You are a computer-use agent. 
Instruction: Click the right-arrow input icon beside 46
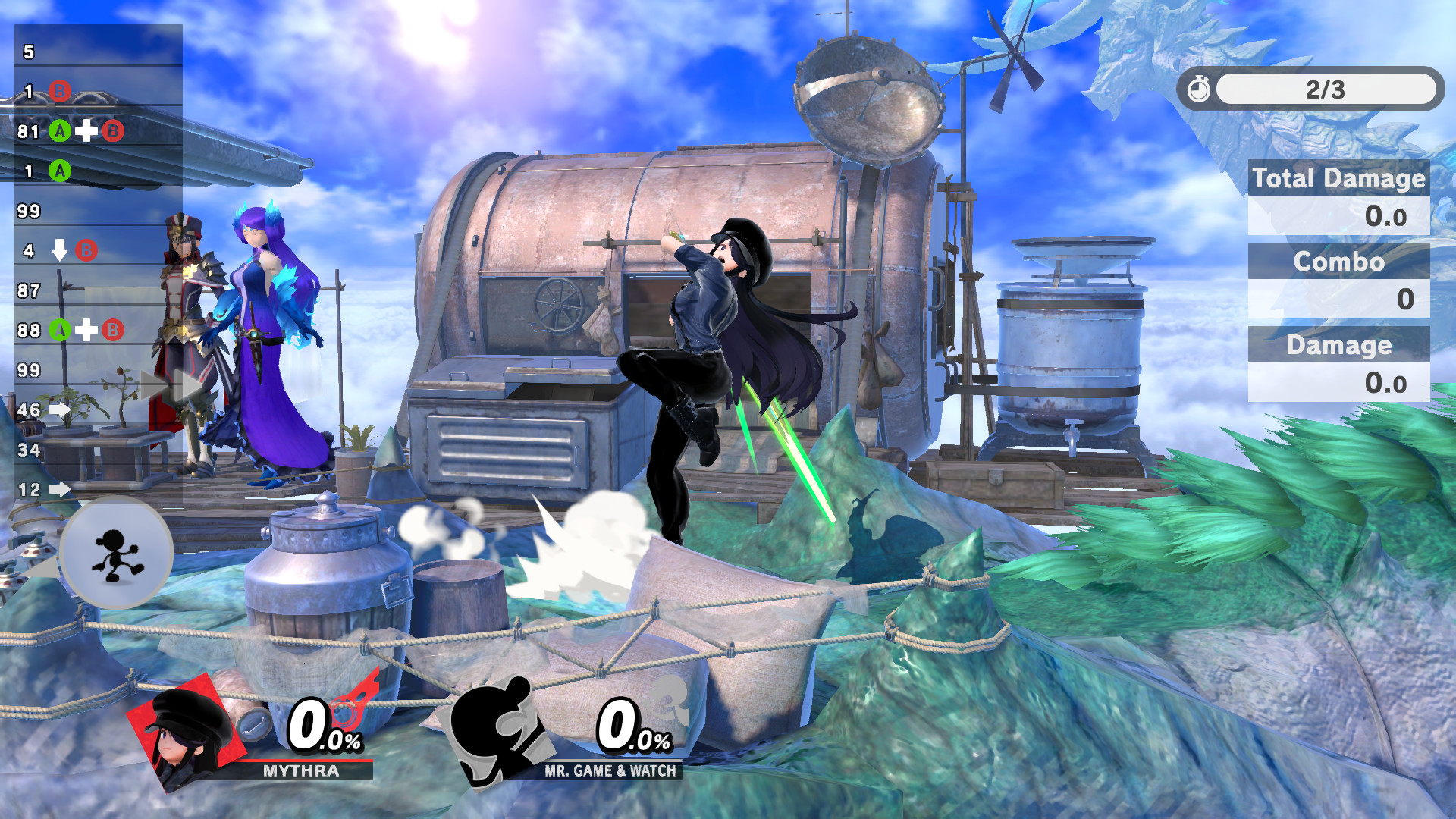pyautogui.click(x=59, y=409)
